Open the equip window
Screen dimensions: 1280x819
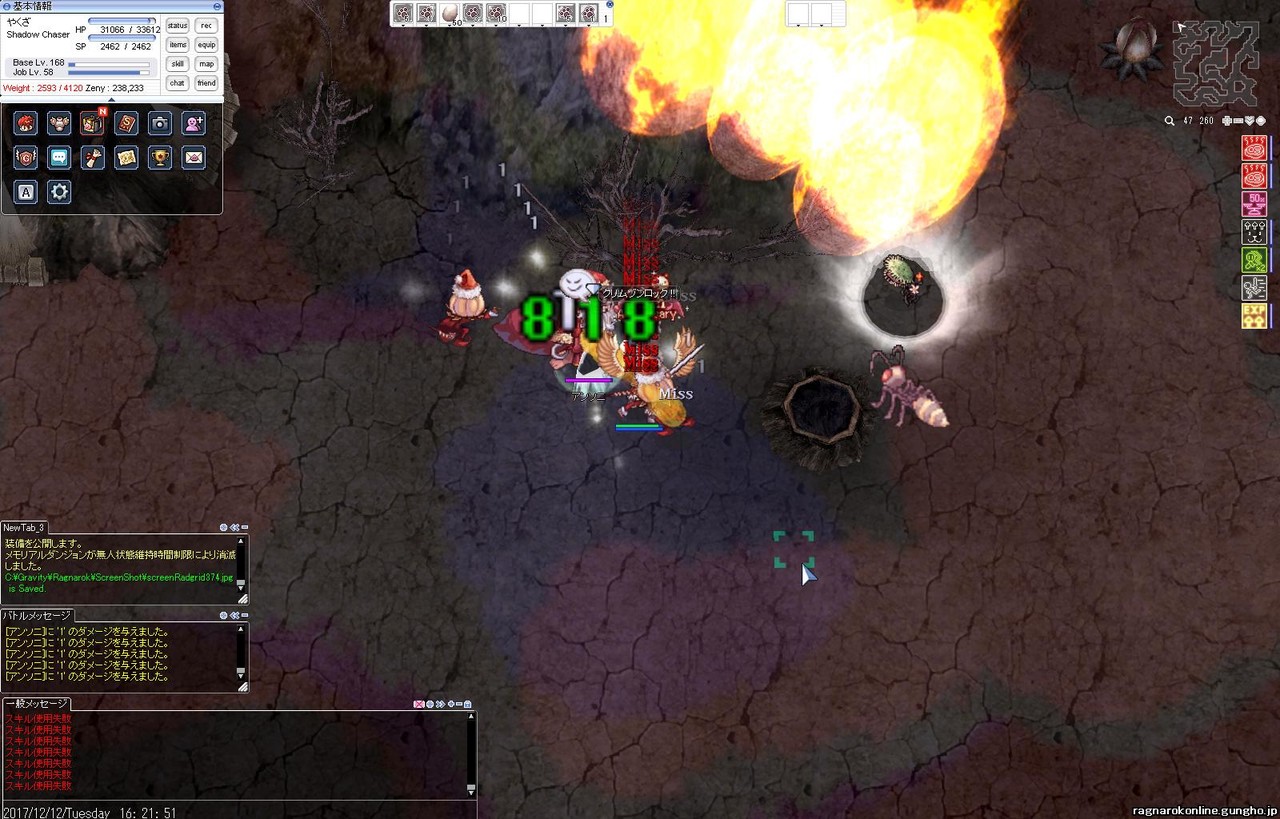point(206,45)
